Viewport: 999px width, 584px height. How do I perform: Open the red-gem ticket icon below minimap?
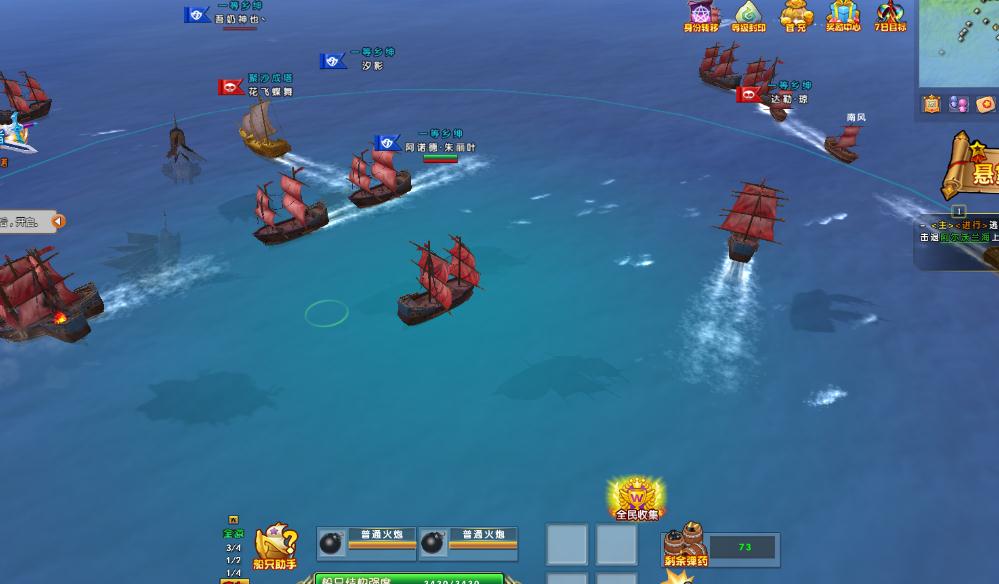[985, 104]
